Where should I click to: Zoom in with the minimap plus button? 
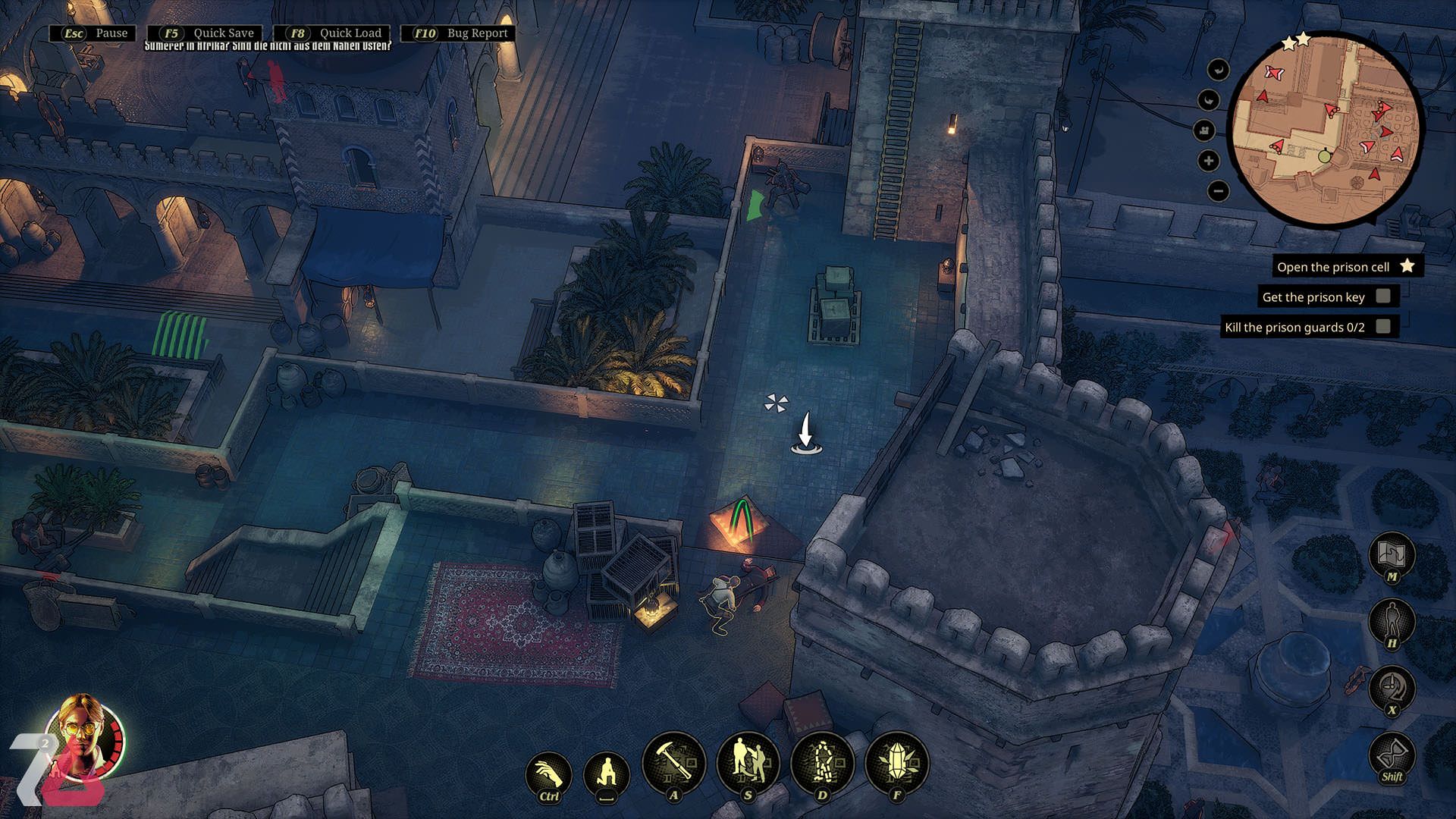tap(1209, 161)
